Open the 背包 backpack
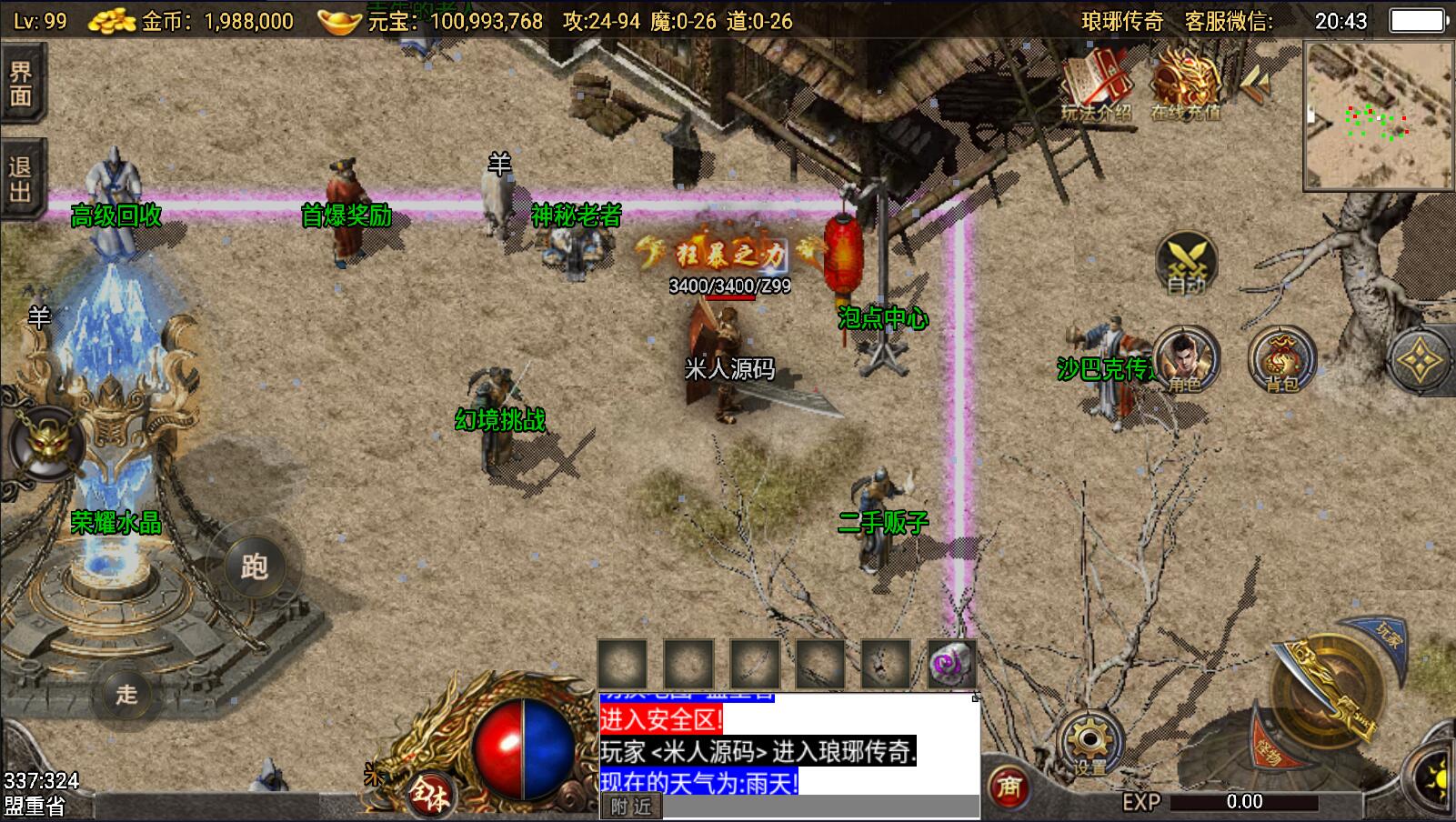 [x=1281, y=359]
